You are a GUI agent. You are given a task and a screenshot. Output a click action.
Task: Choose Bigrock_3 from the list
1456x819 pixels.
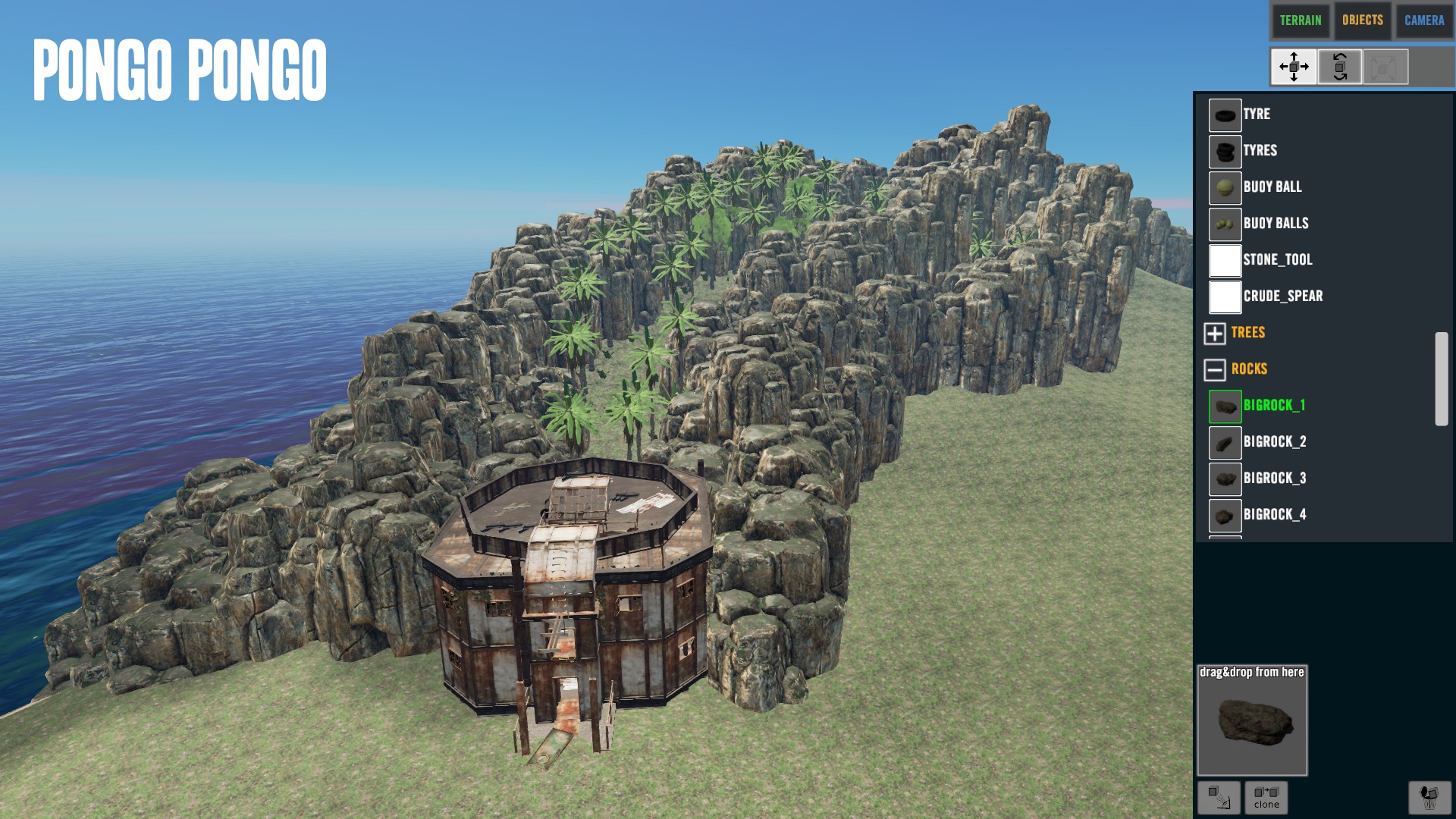1274,479
